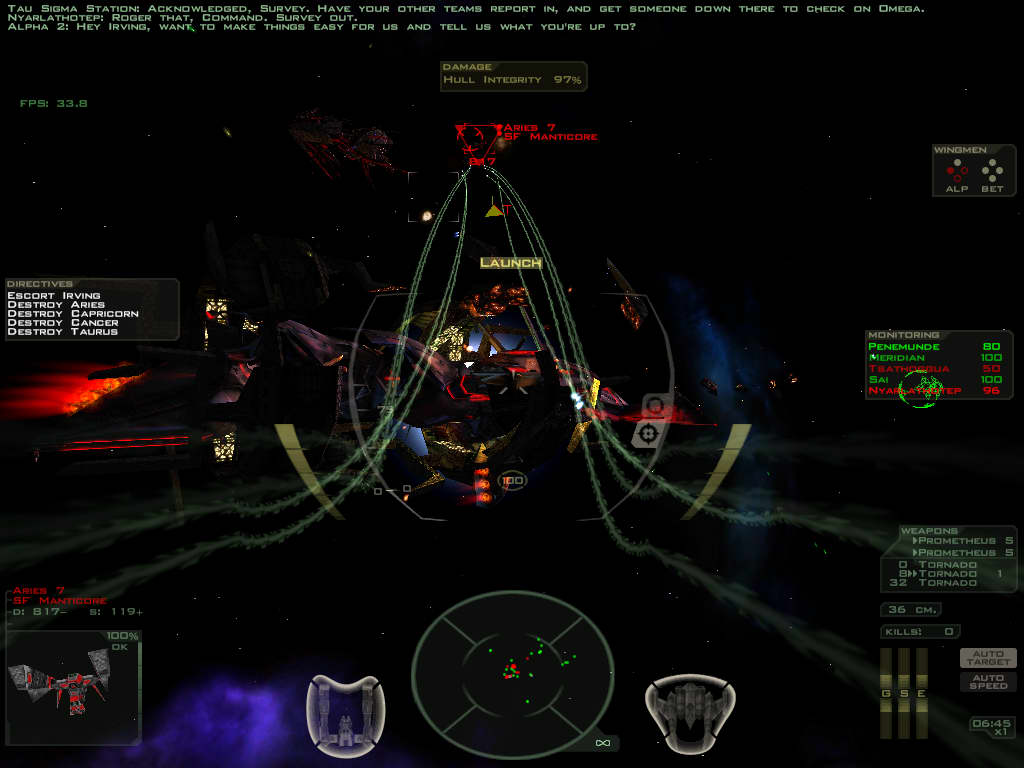Screen dimensions: 1024x768
Task: Select the Aries 7 target monitor view
Action: point(73,688)
